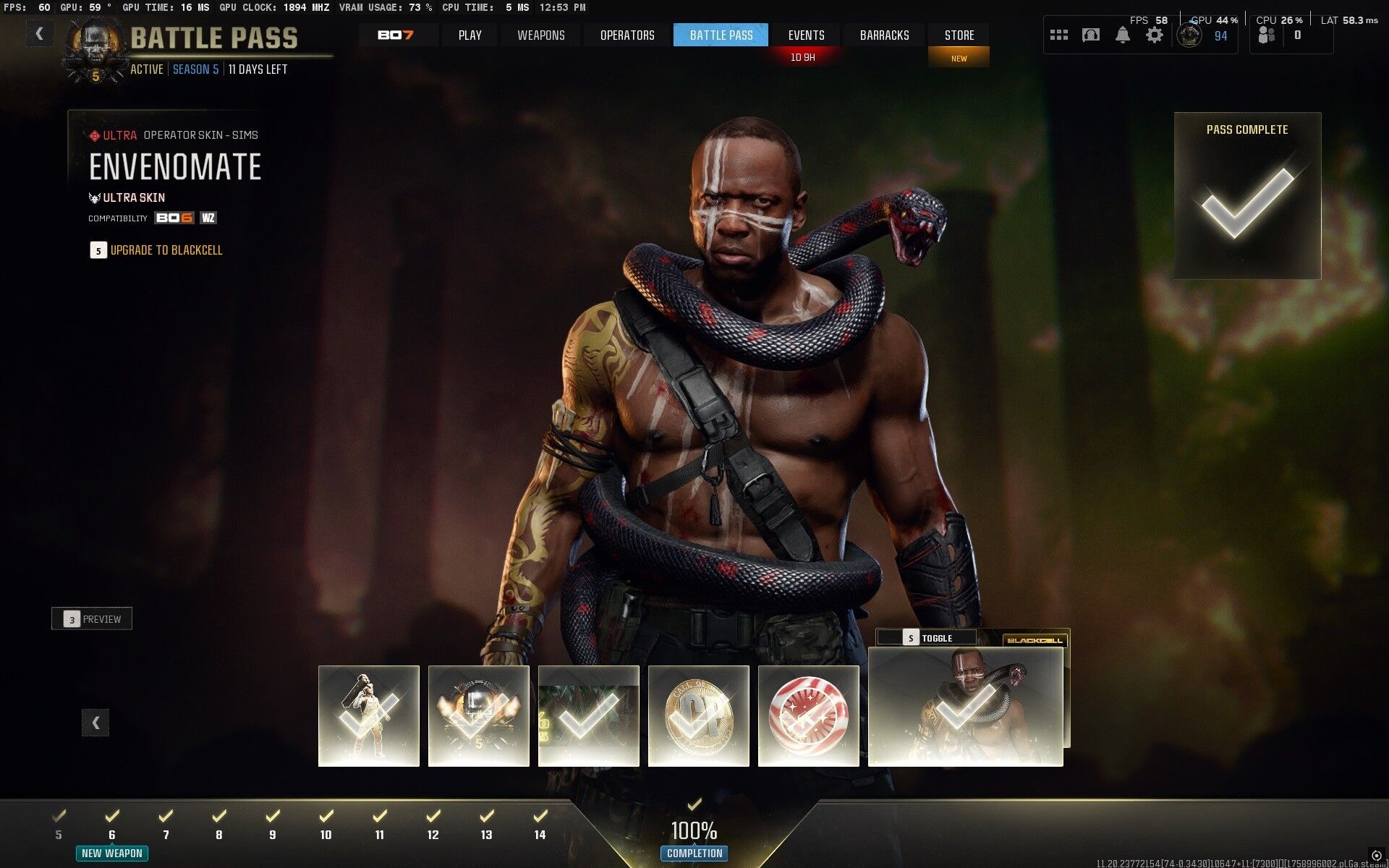Go to page 6 with the new weapon
1389x868 pixels.
[112, 825]
